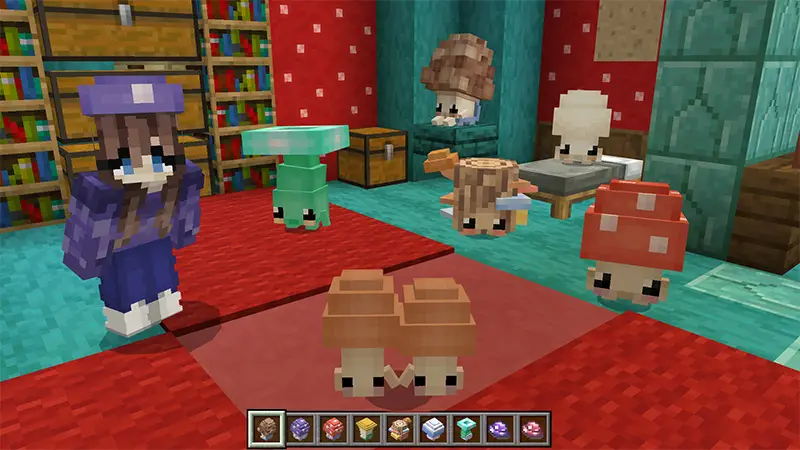This screenshot has height=450, width=800.
Task: Pick the flat pink mushroom slot
Action: (x=534, y=430)
